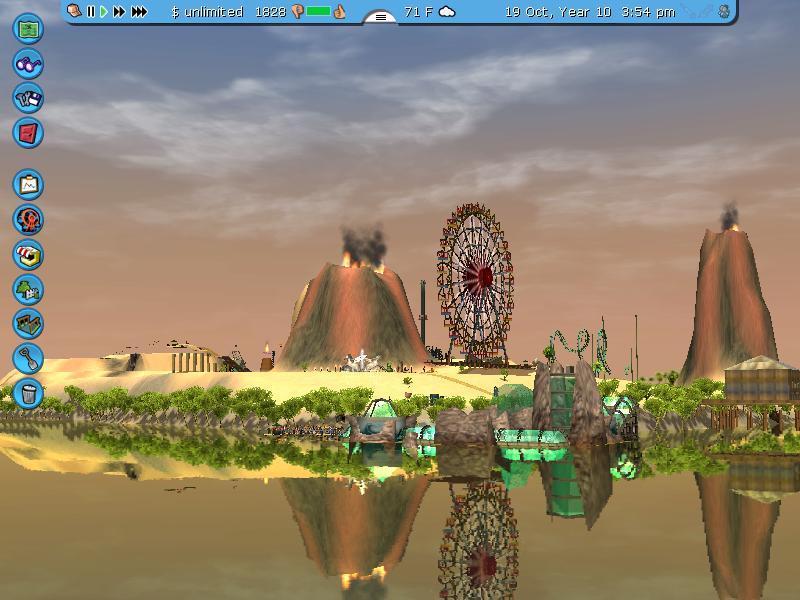Screen dimensions: 800x600
Task: Open the finances via the money display
Action: click(x=207, y=12)
